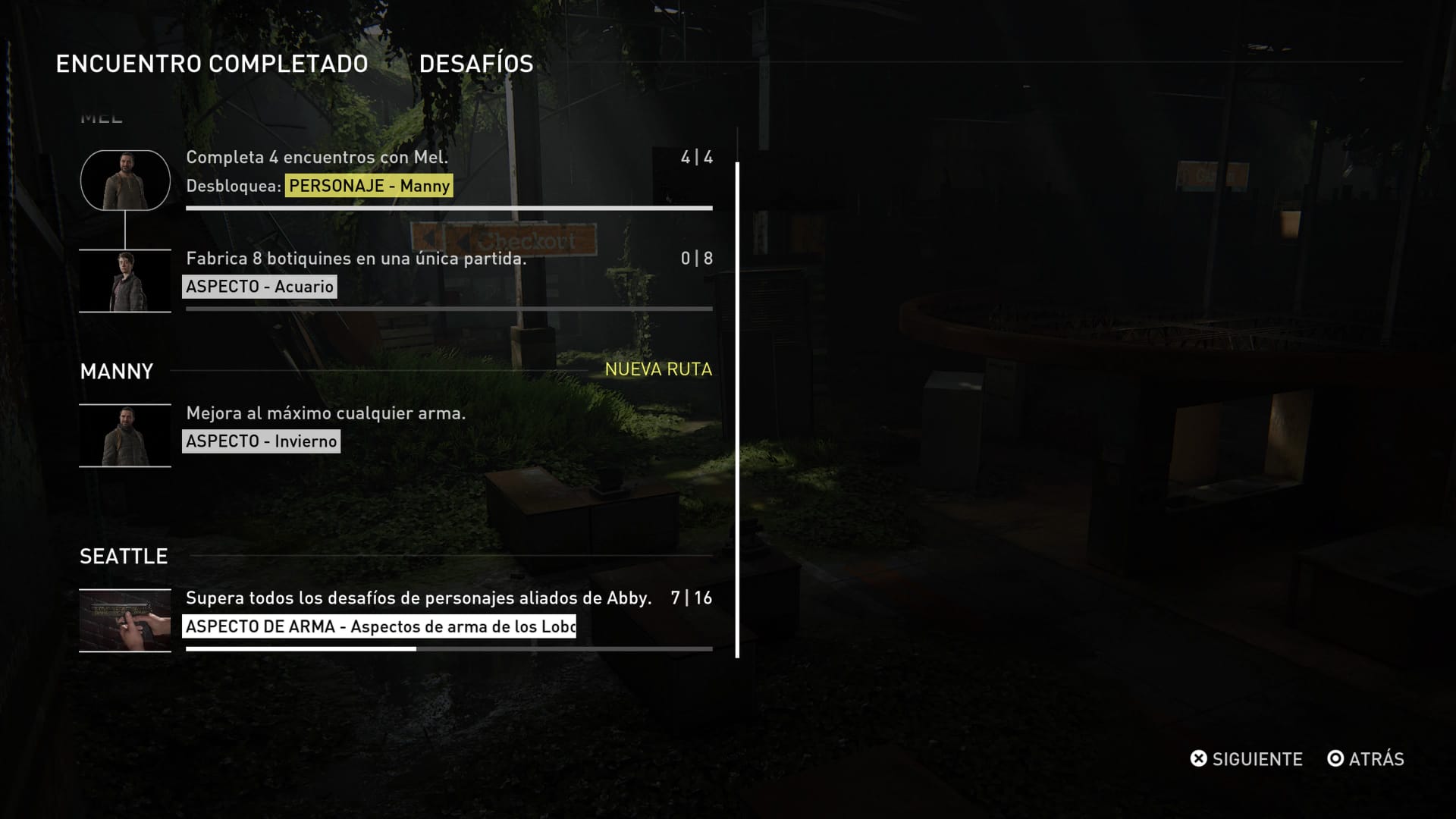Screen dimensions: 1456x819
Task: Select the Mejora al máximo cualquier arma challenge
Action: point(326,413)
